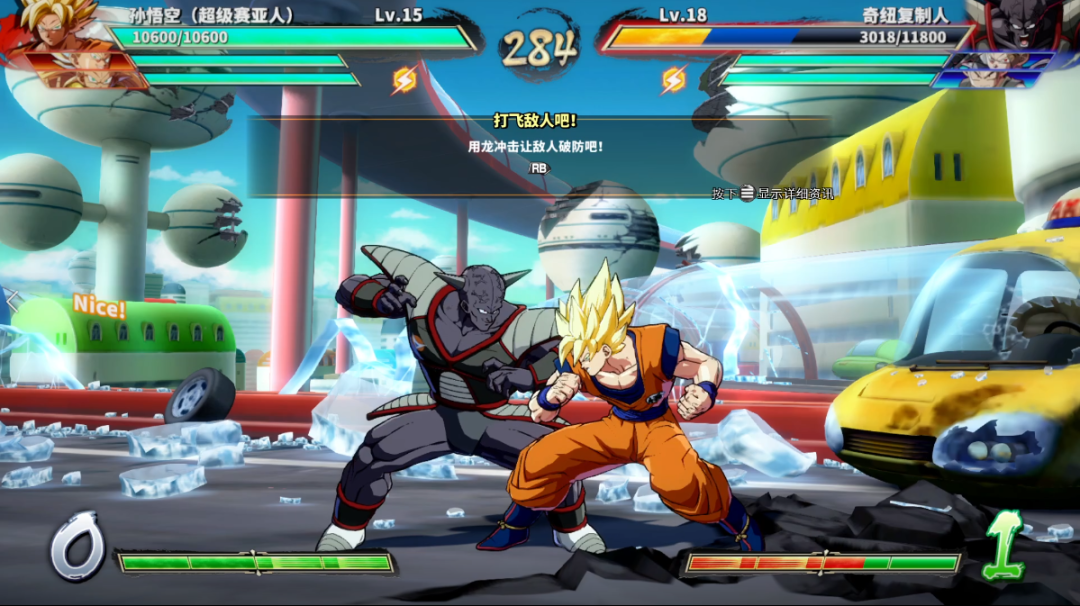
Task: Activate the player's Sparking Blast lightning icon
Action: 405,80
